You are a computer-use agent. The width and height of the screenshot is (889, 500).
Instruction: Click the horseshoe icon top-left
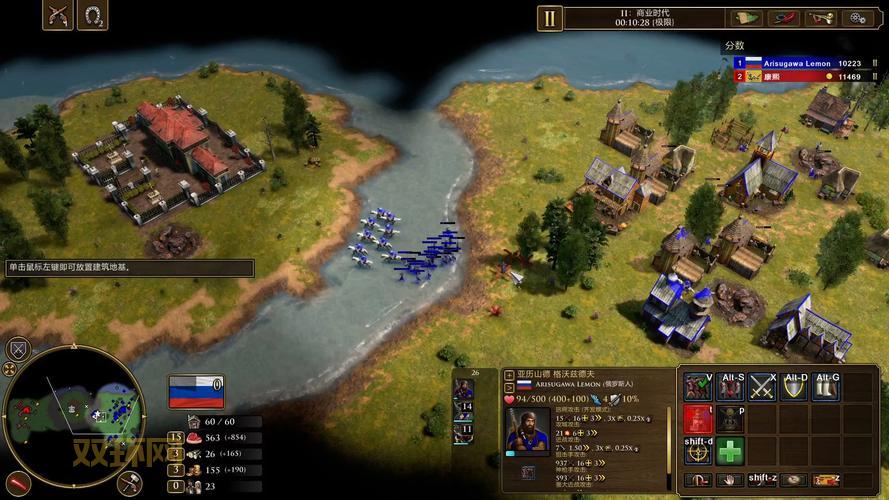pos(94,16)
